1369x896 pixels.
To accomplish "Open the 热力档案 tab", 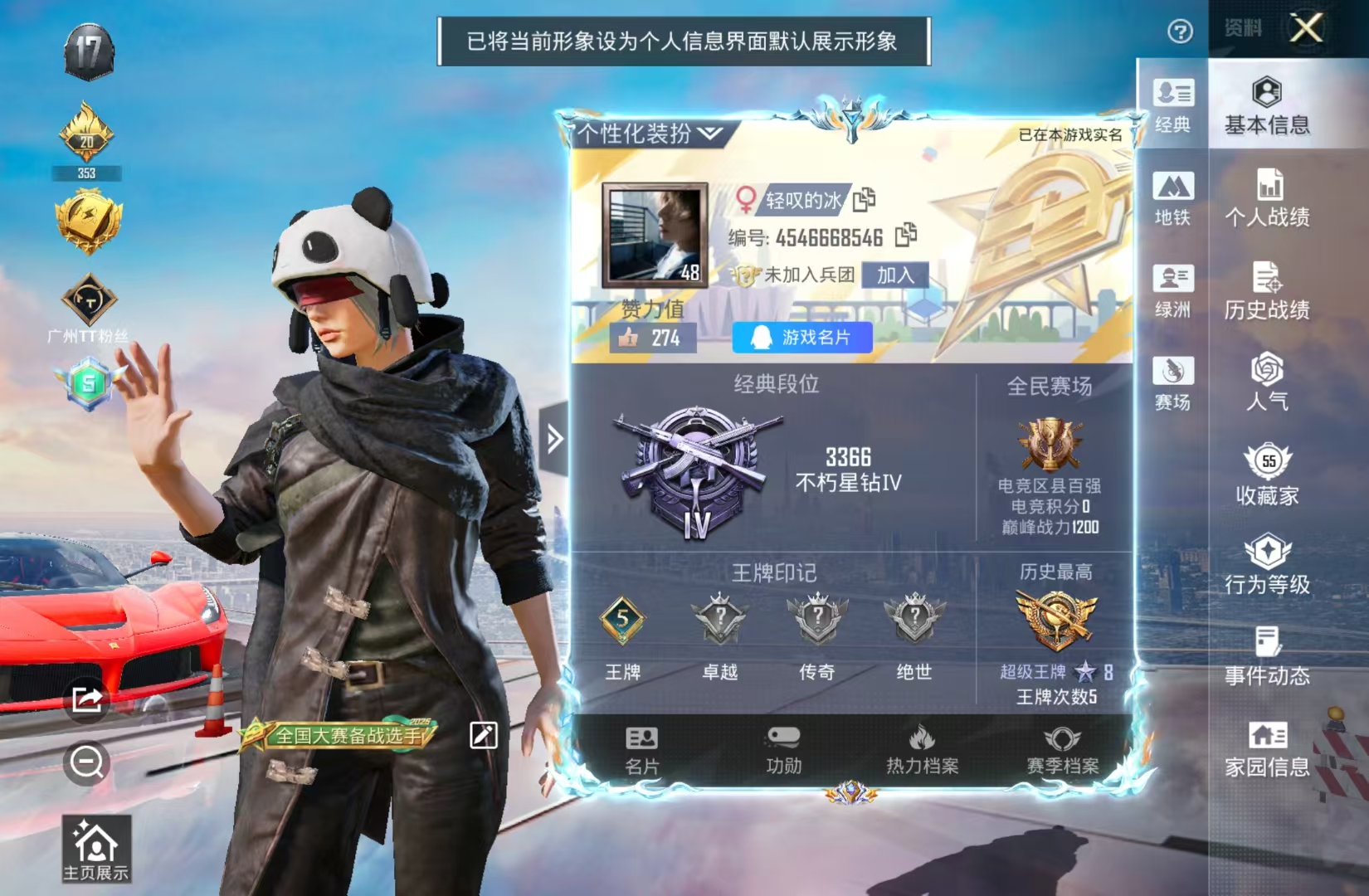I will 922,750.
